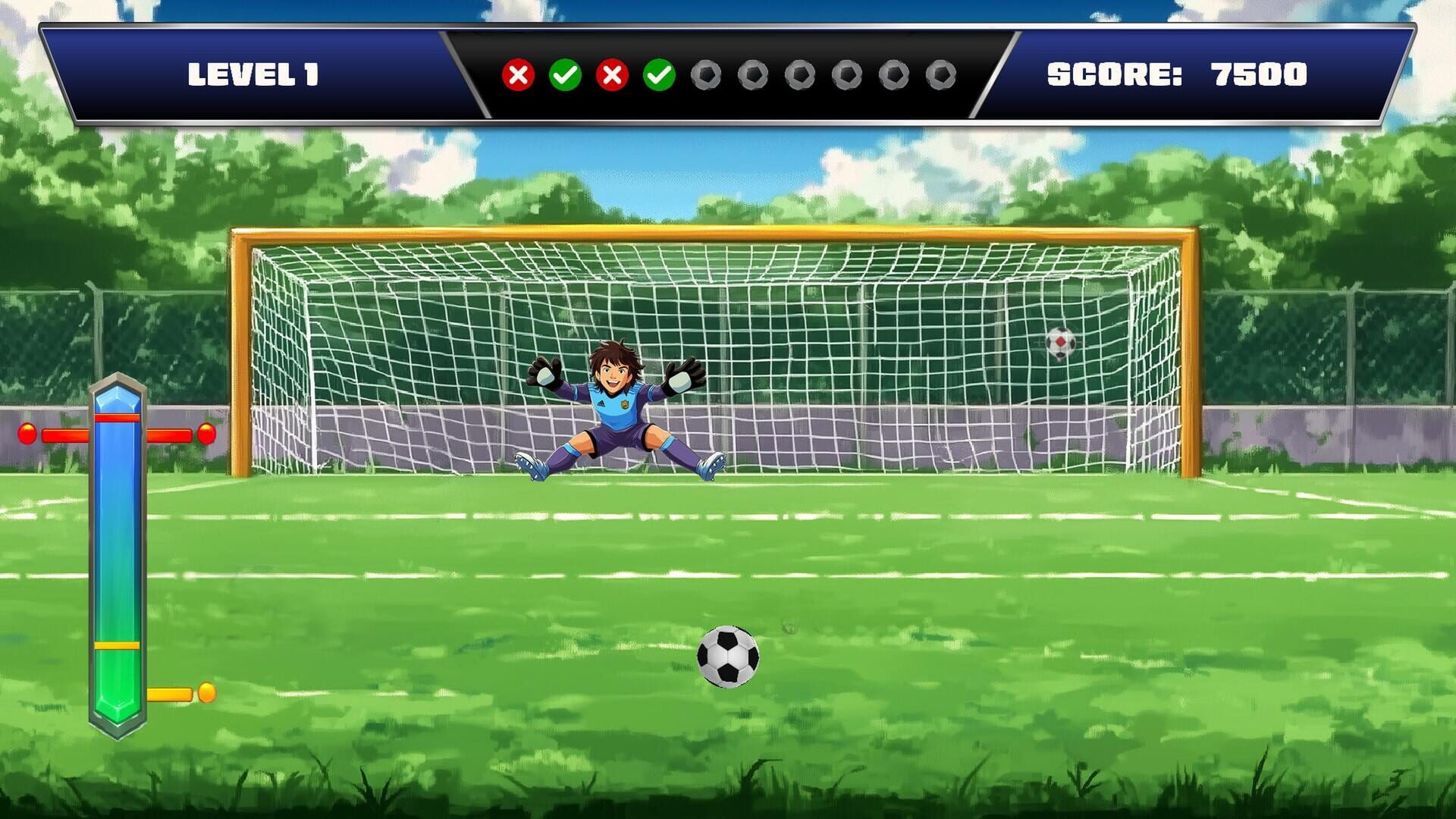Click the SCORE 7500 display

[x=1177, y=74]
